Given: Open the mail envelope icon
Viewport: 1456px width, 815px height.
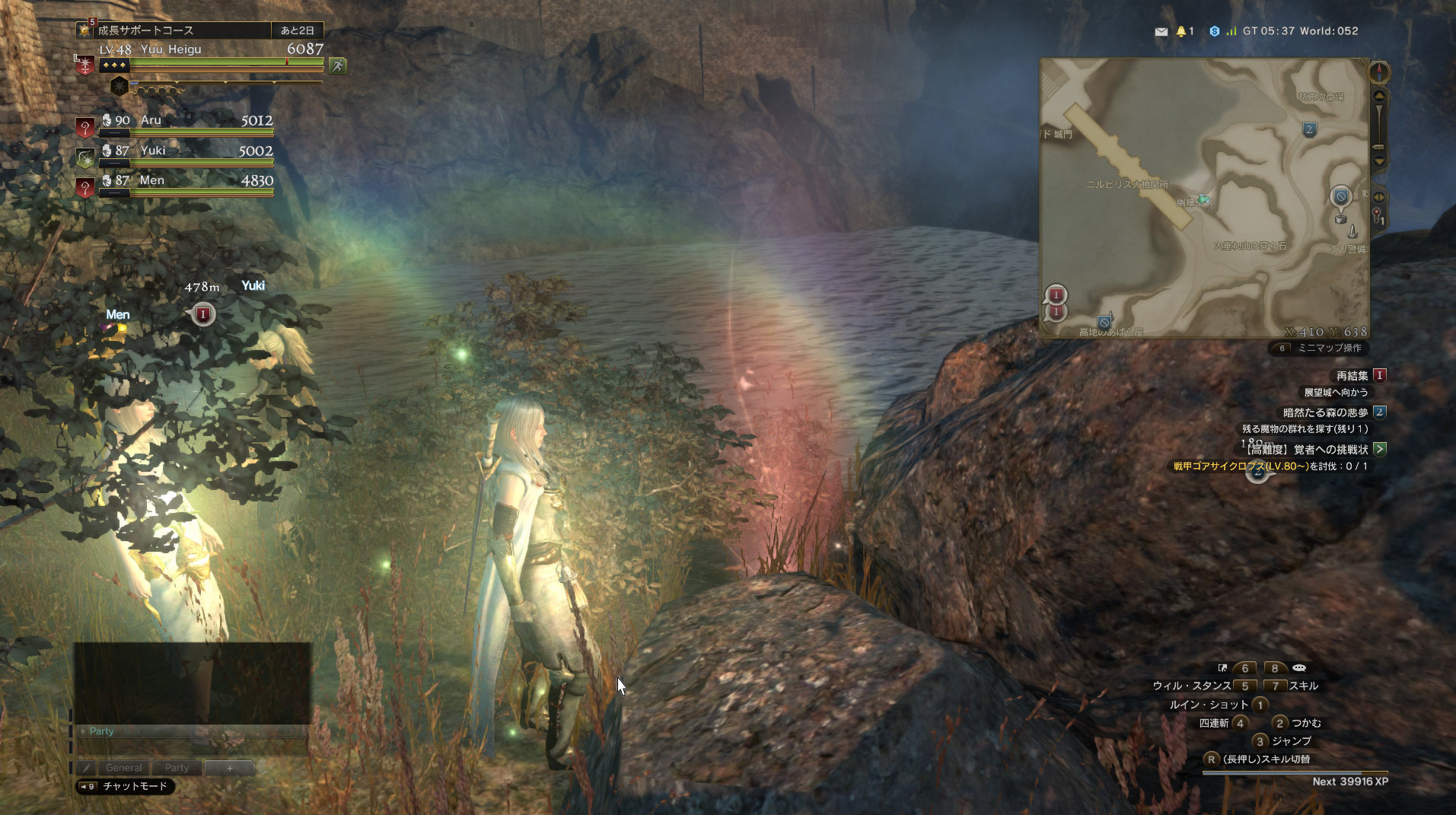Looking at the screenshot, I should coord(1161,32).
